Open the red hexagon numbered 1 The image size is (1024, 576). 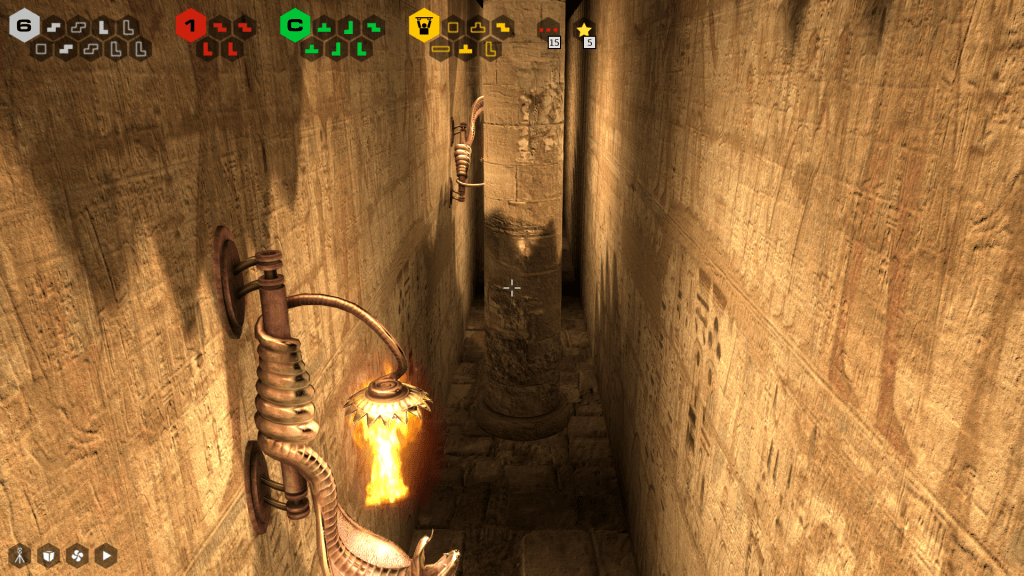(190, 25)
